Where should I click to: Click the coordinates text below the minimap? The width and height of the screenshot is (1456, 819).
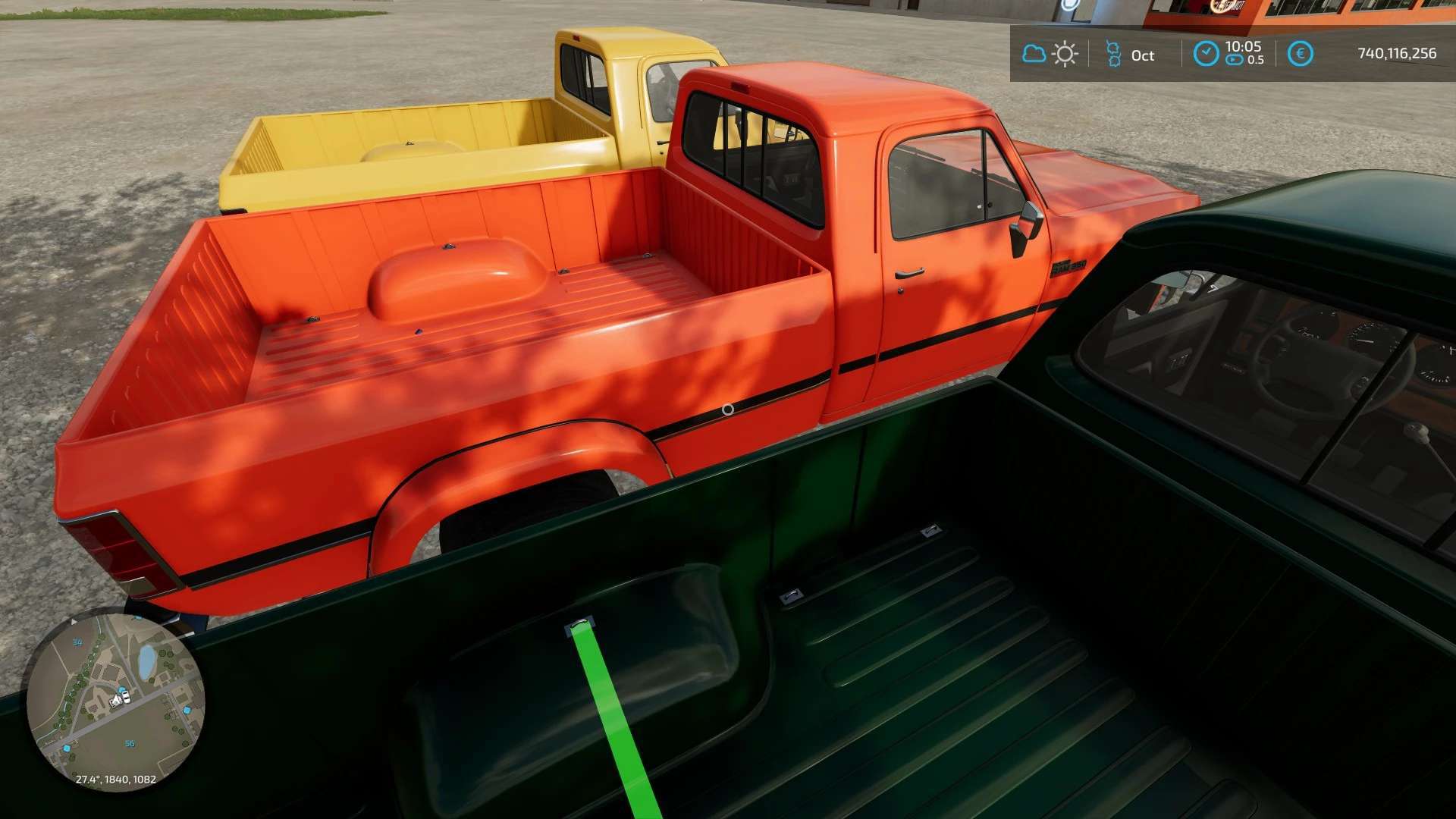(x=117, y=778)
